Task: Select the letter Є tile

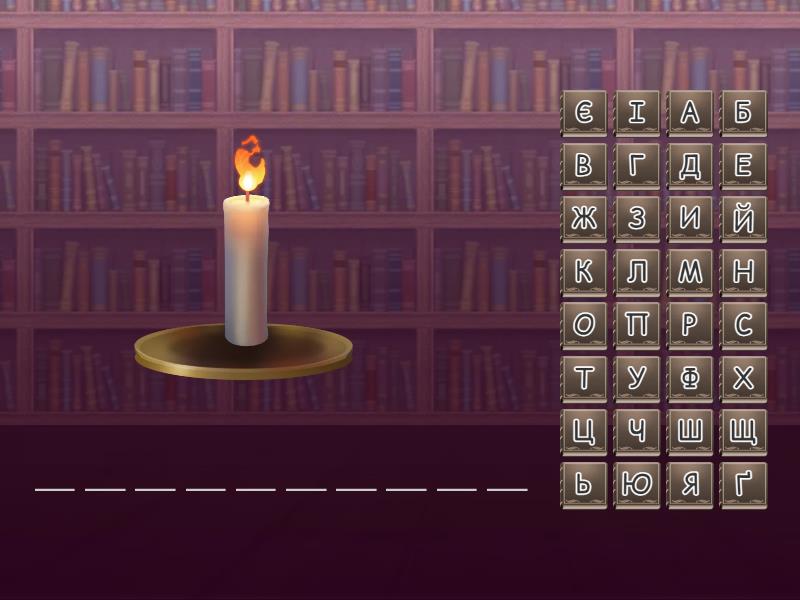Action: (x=584, y=113)
